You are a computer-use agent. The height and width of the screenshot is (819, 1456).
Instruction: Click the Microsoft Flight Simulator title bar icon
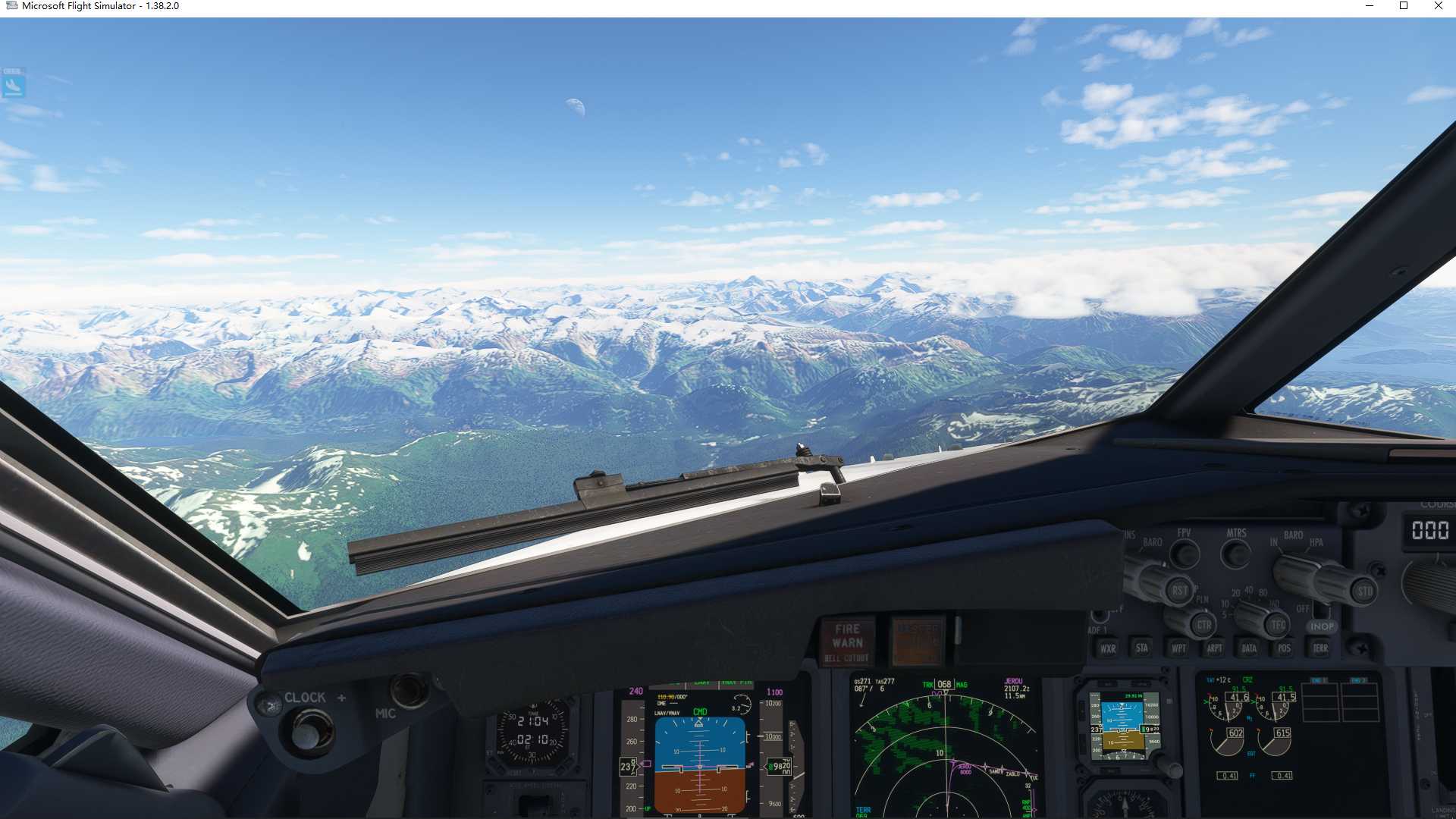coord(11,6)
